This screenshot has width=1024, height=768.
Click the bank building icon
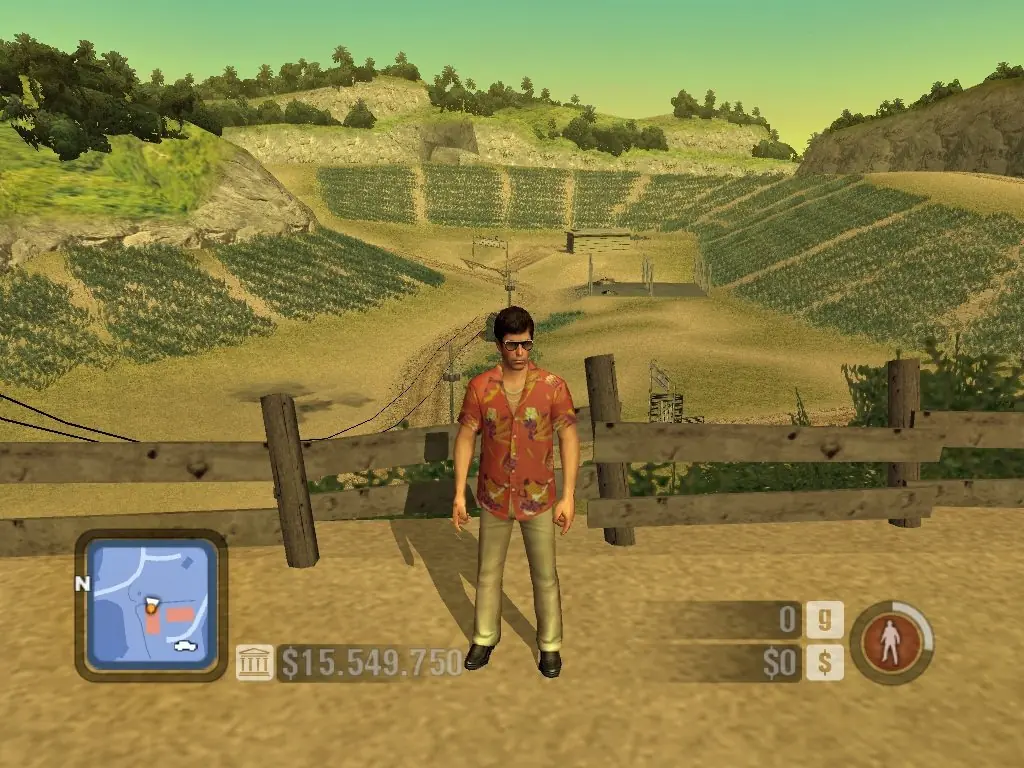254,662
